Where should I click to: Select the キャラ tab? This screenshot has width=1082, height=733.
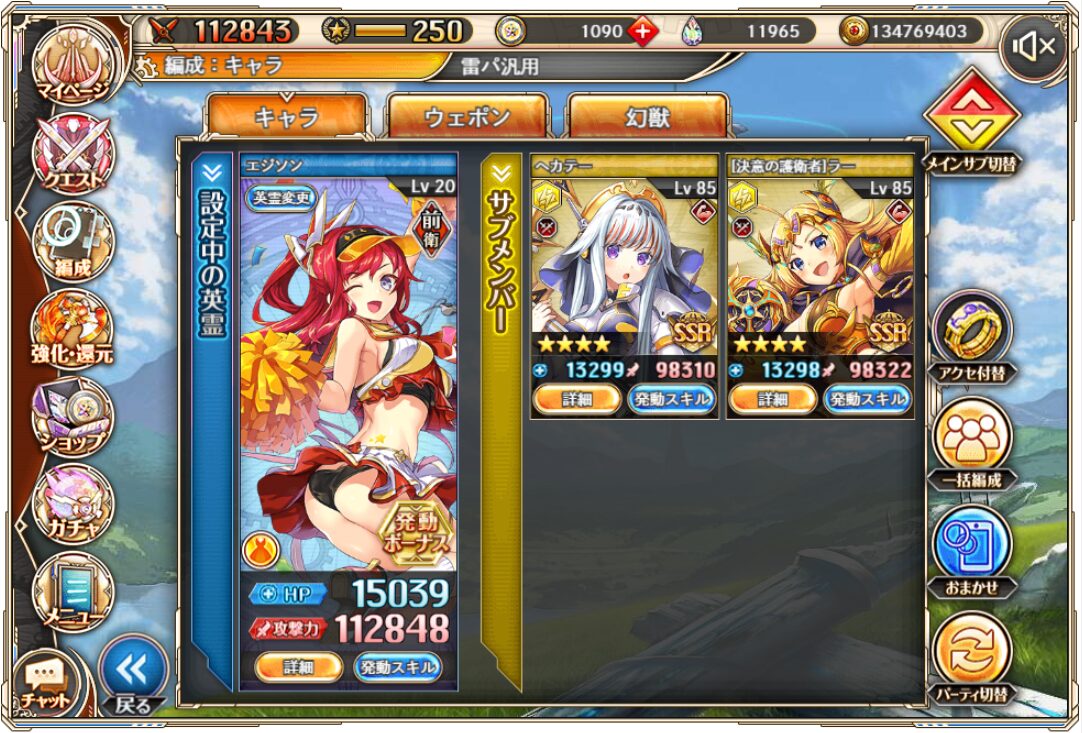287,117
